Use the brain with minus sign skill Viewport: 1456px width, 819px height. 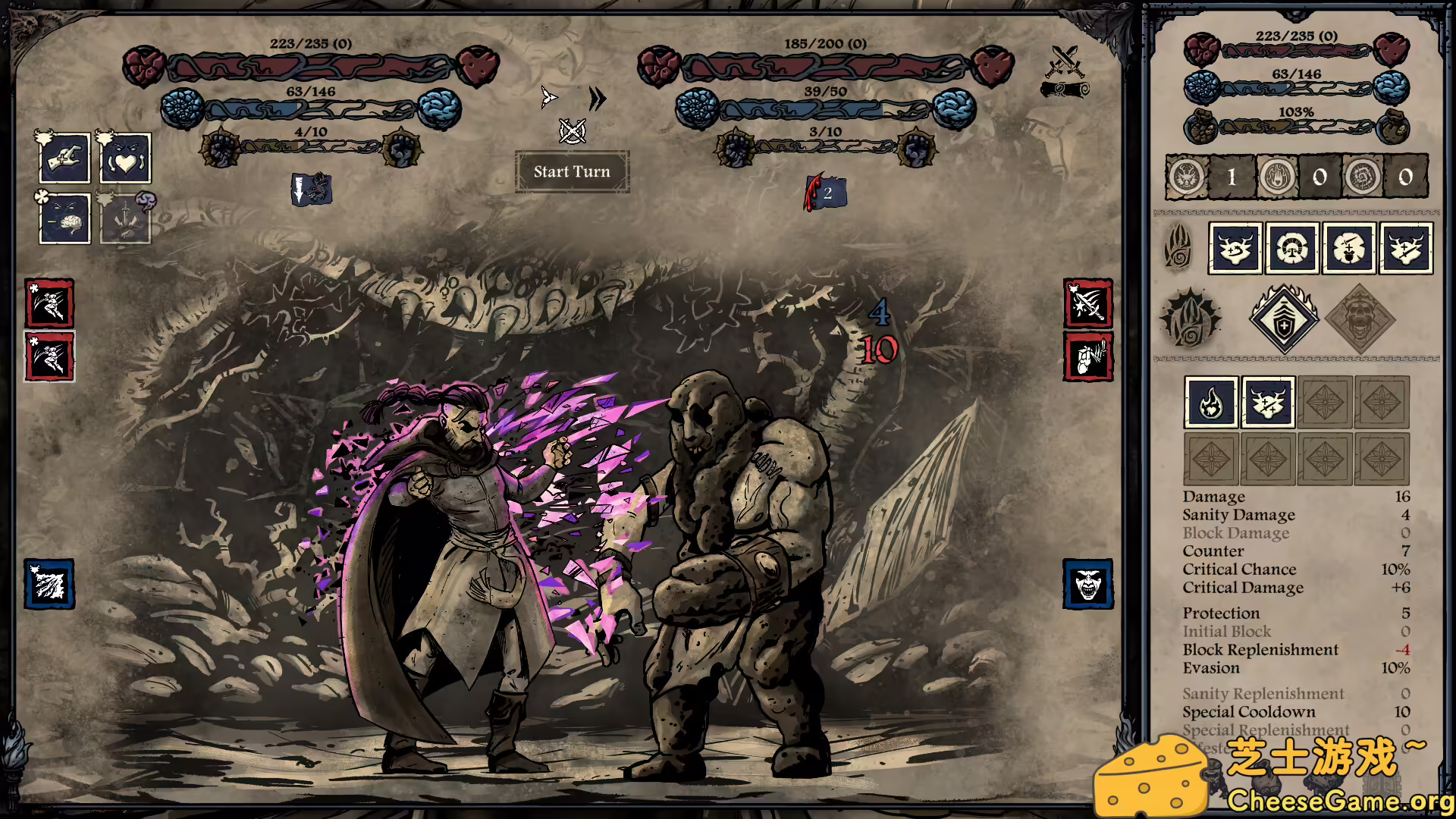64,218
